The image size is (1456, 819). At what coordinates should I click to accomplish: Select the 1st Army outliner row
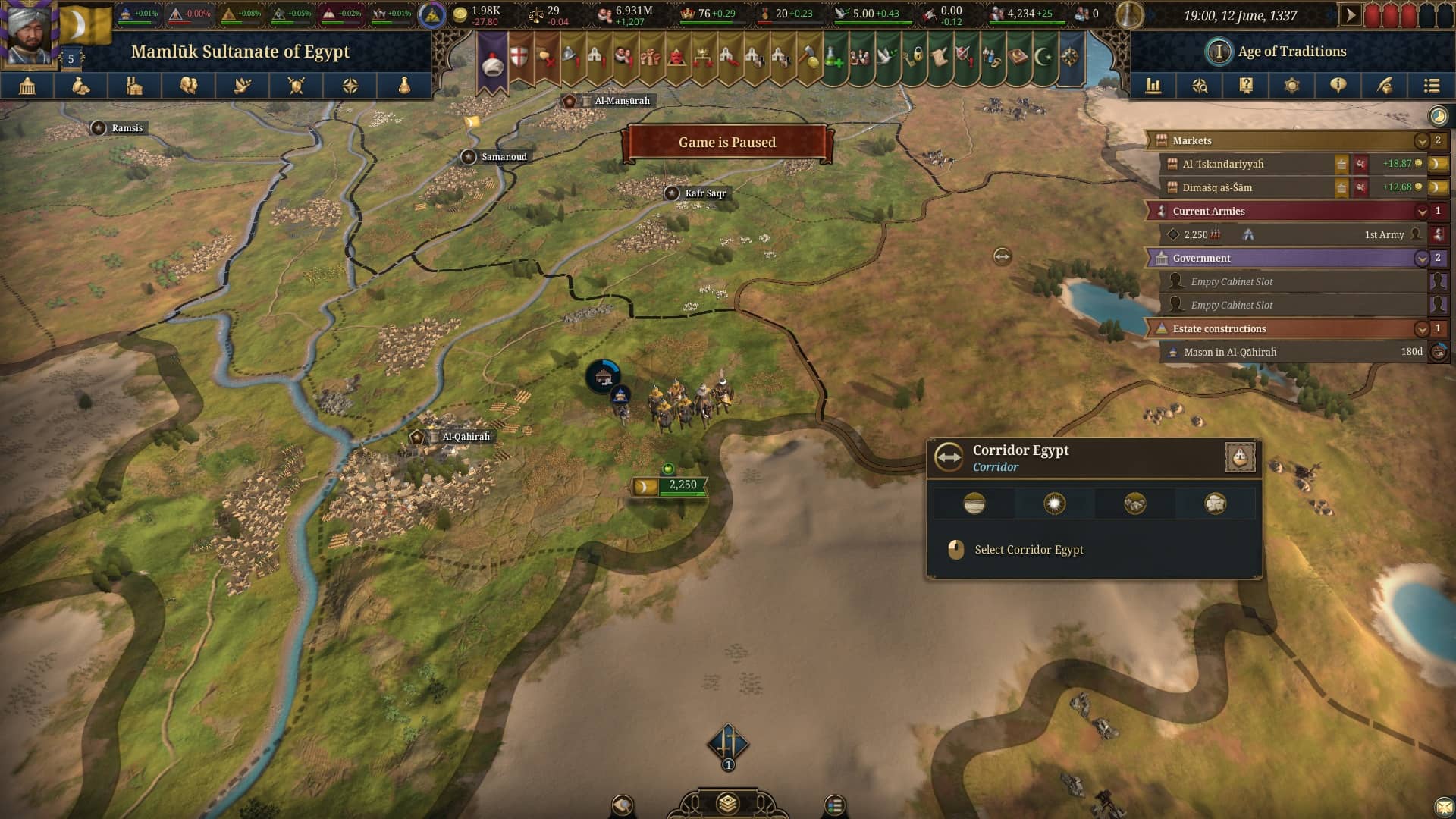1289,235
